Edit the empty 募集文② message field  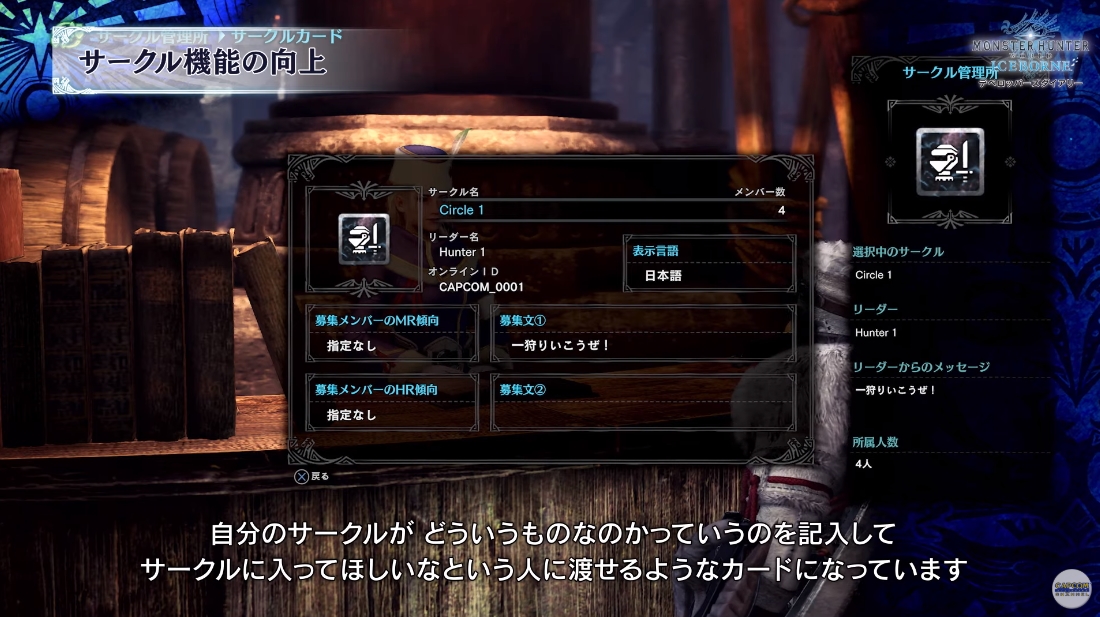click(643, 402)
